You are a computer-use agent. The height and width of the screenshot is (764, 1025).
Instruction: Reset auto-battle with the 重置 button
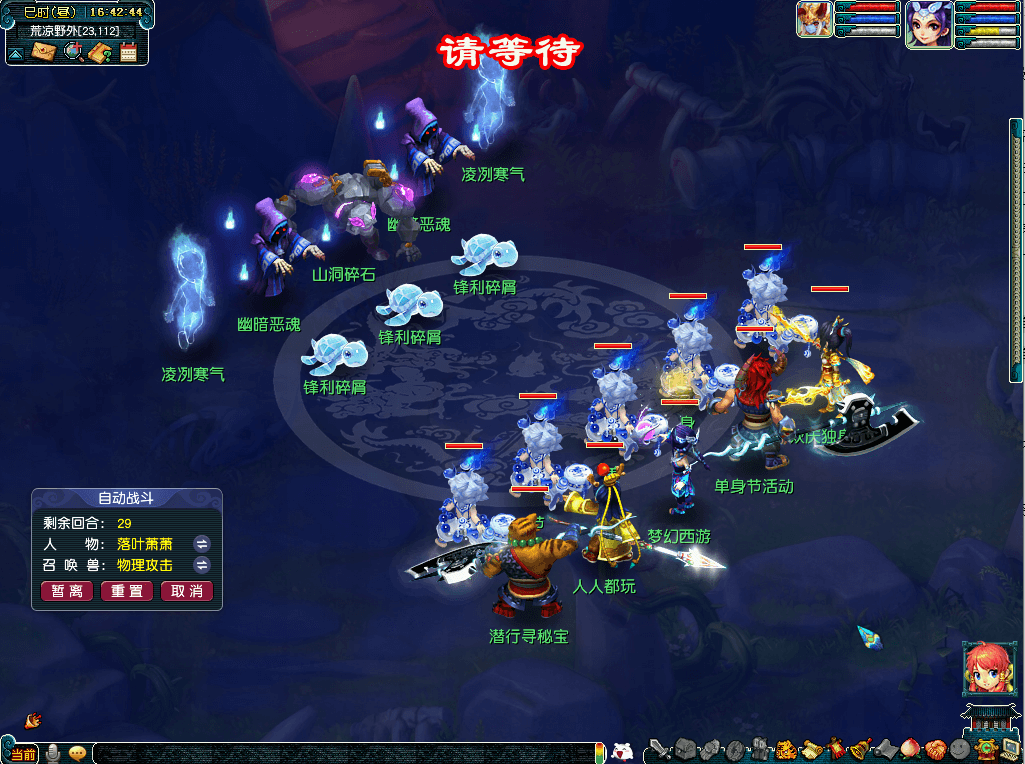(x=127, y=591)
